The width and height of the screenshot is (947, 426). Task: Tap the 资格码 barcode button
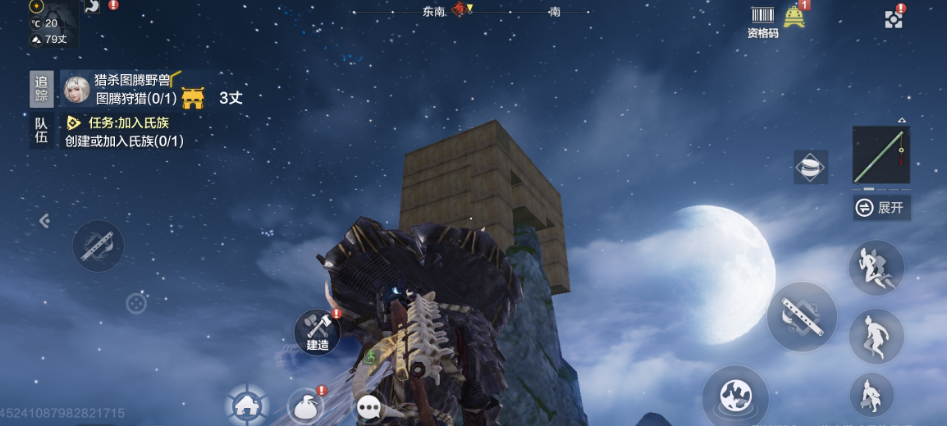pos(763,20)
